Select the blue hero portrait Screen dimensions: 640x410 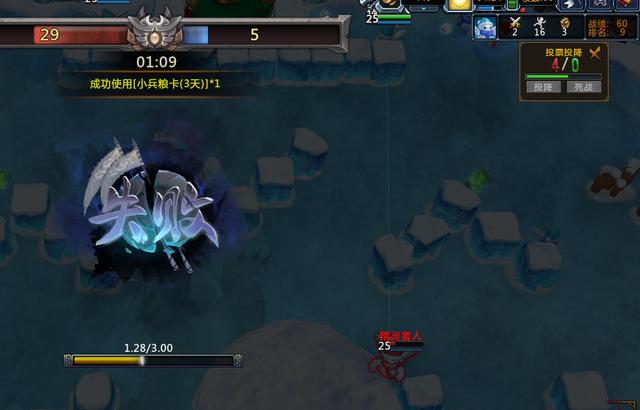(485, 28)
